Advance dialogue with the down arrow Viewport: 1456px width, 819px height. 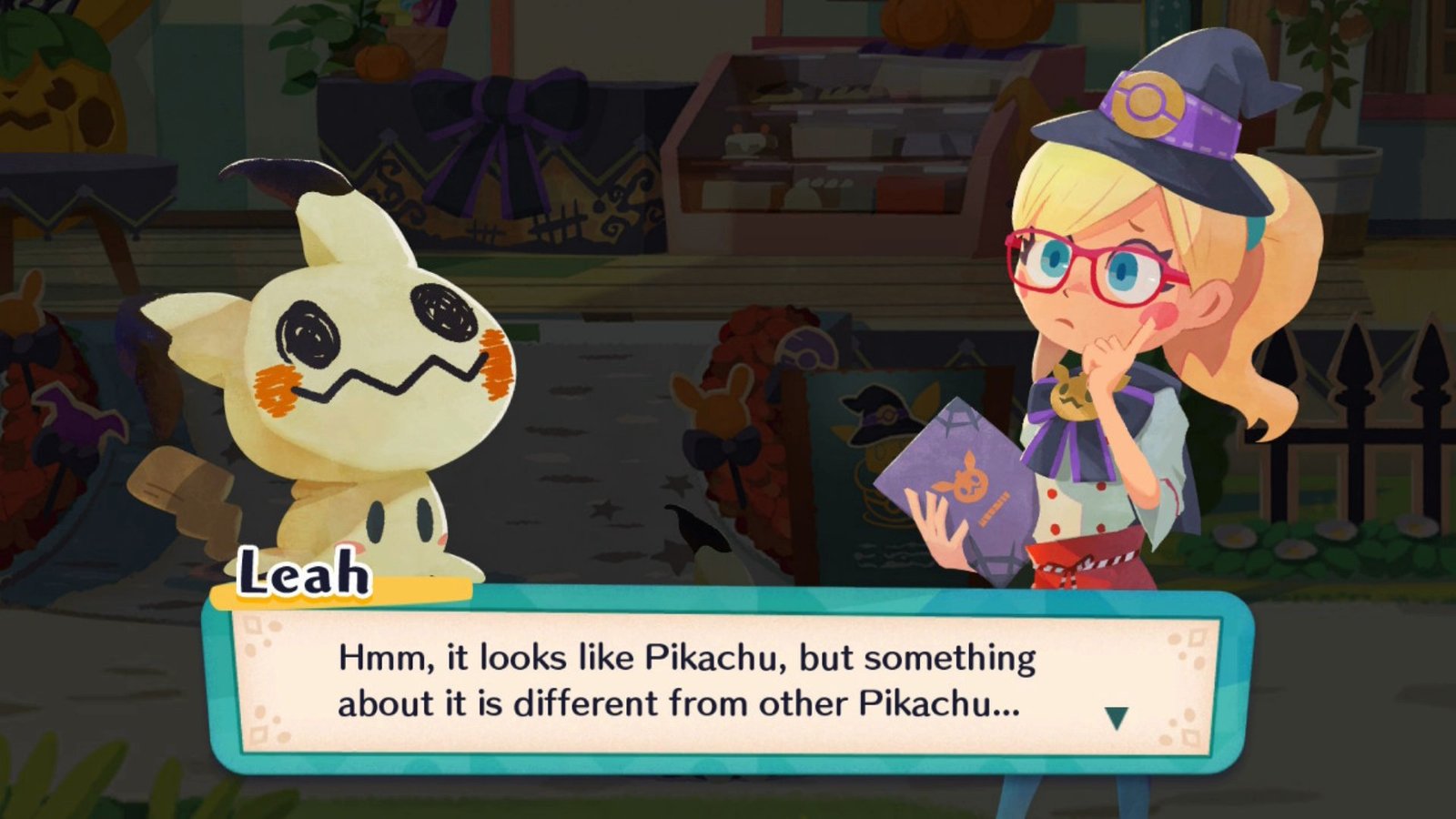coord(1117,718)
